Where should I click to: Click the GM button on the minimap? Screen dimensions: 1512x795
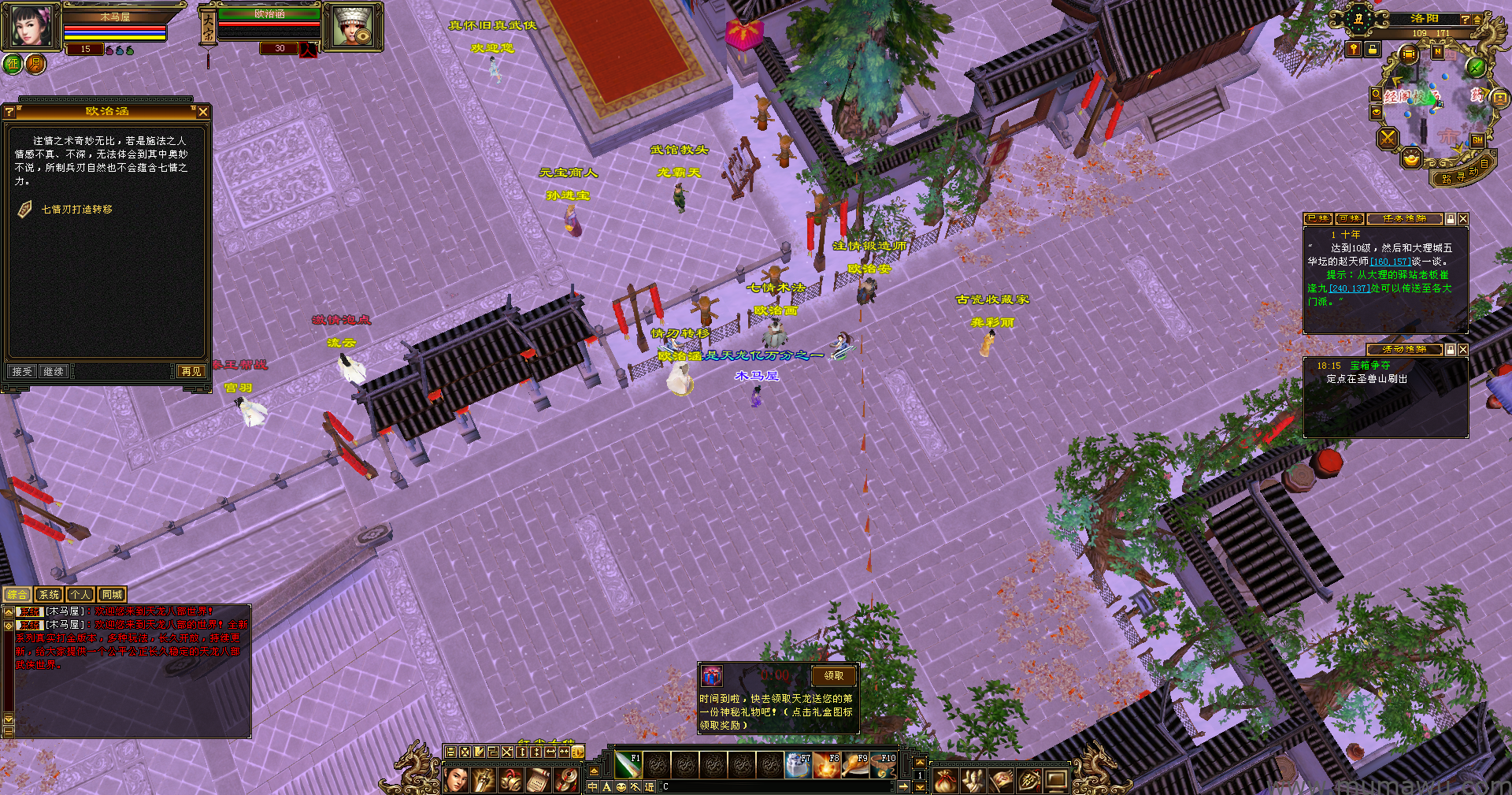coord(1477,140)
